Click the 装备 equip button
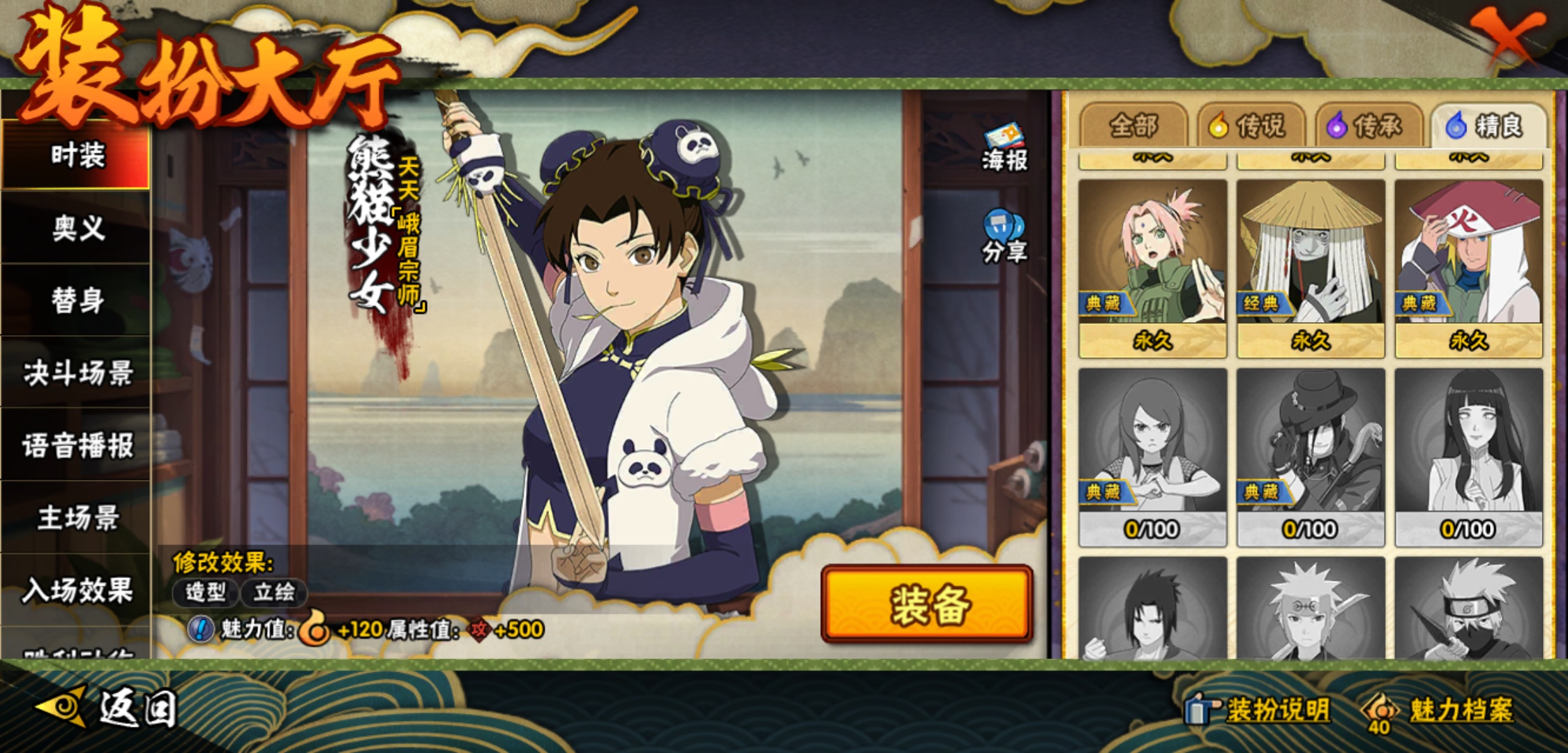Image resolution: width=1568 pixels, height=753 pixels. coord(927,604)
